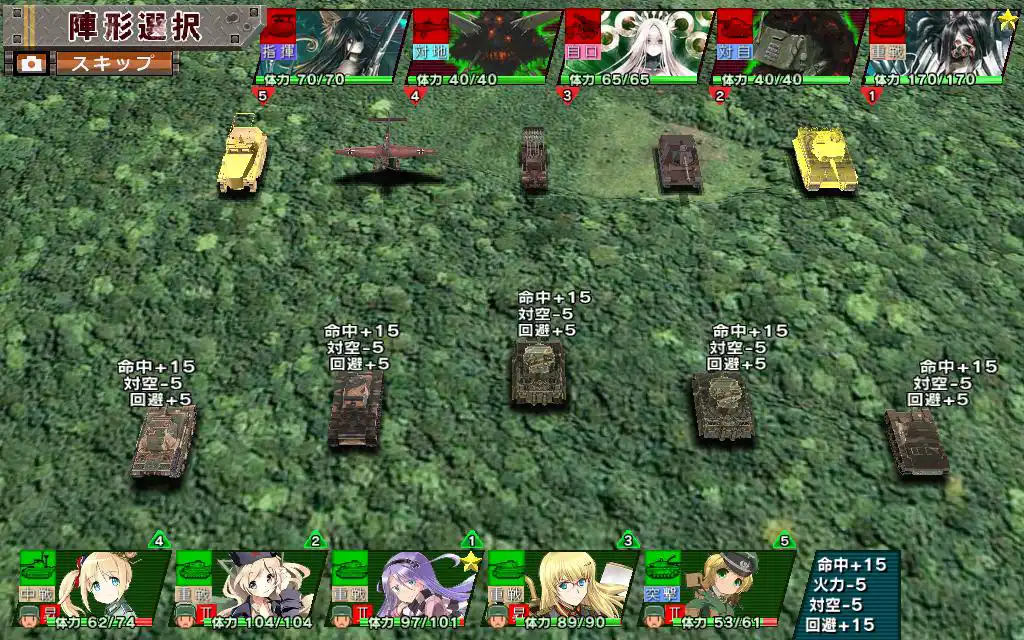Inspect the enemy commander card with 70/70 HP
This screenshot has width=1024, height=640.
coord(332,47)
